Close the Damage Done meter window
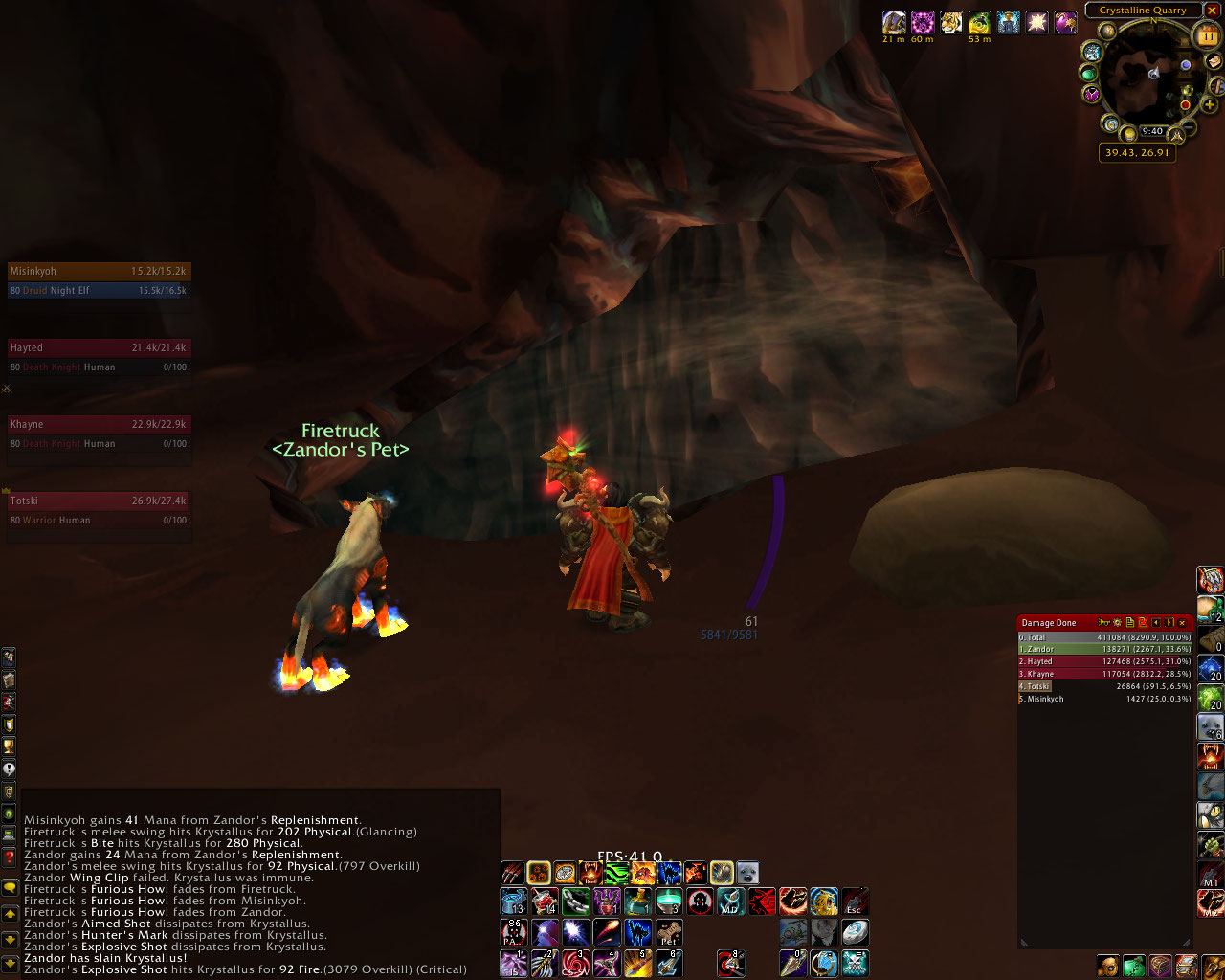 (x=1183, y=623)
